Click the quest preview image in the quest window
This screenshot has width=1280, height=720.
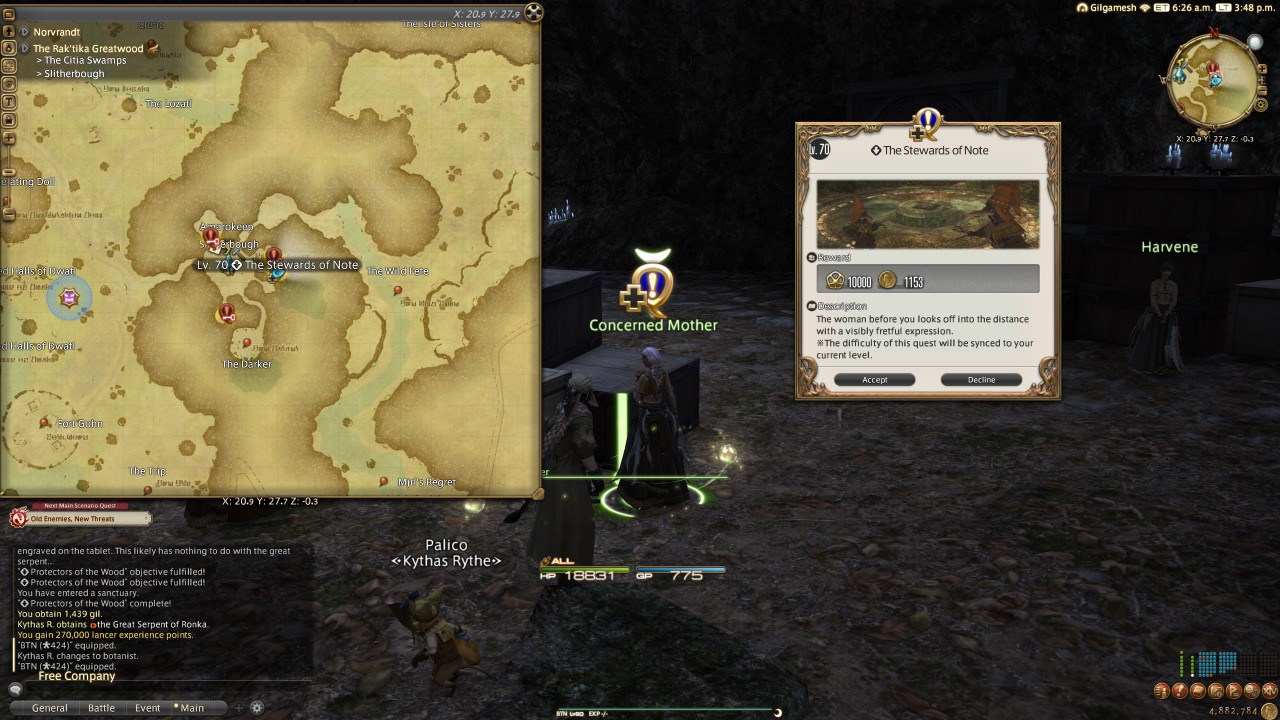(928, 212)
